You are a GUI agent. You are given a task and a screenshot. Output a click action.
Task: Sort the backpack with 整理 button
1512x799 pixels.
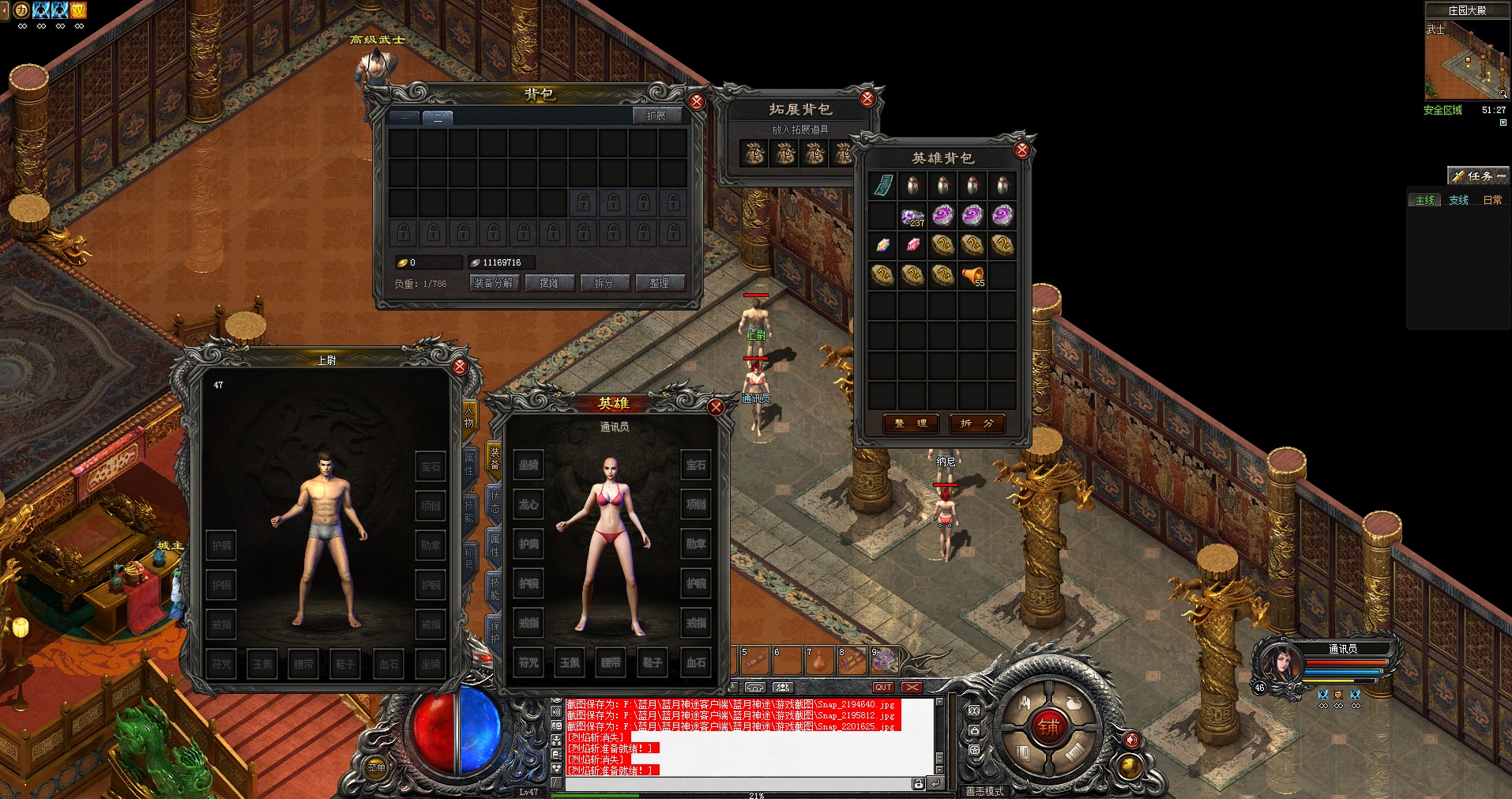click(660, 283)
